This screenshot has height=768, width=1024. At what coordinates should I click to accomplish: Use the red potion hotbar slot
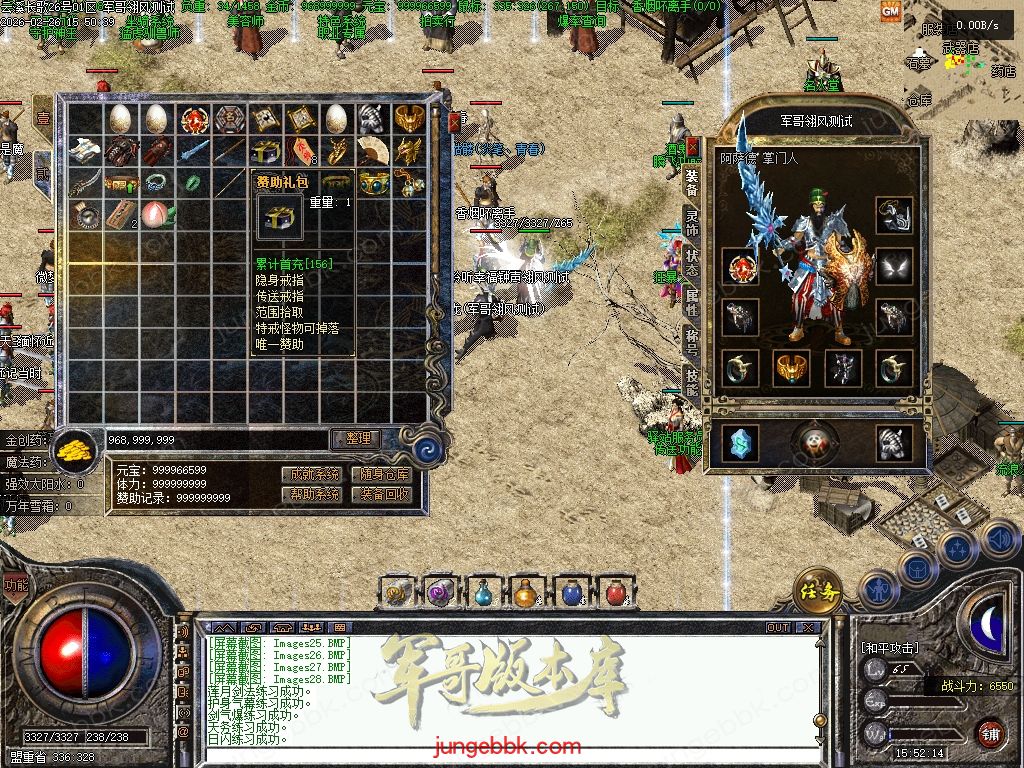coord(614,592)
